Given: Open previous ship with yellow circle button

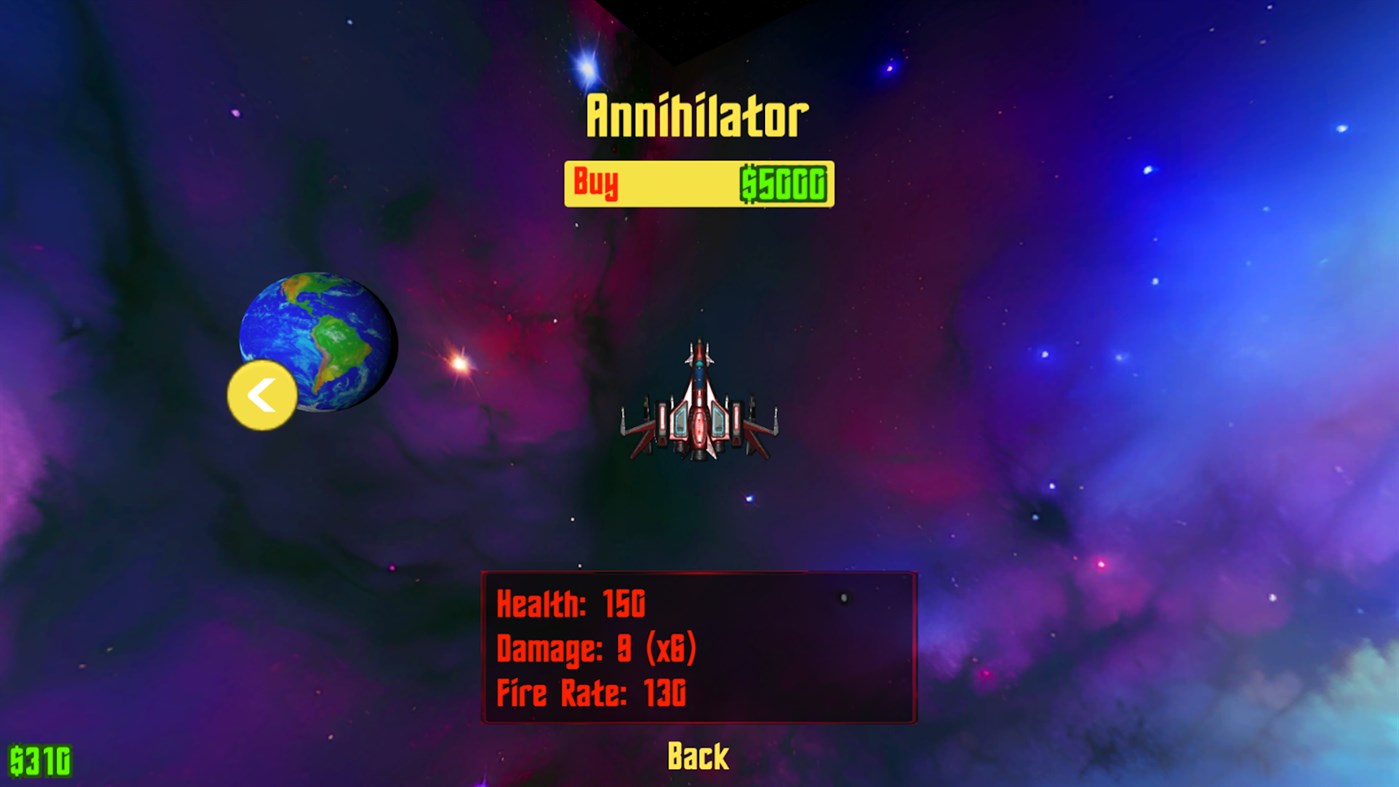Looking at the screenshot, I should (x=261, y=394).
